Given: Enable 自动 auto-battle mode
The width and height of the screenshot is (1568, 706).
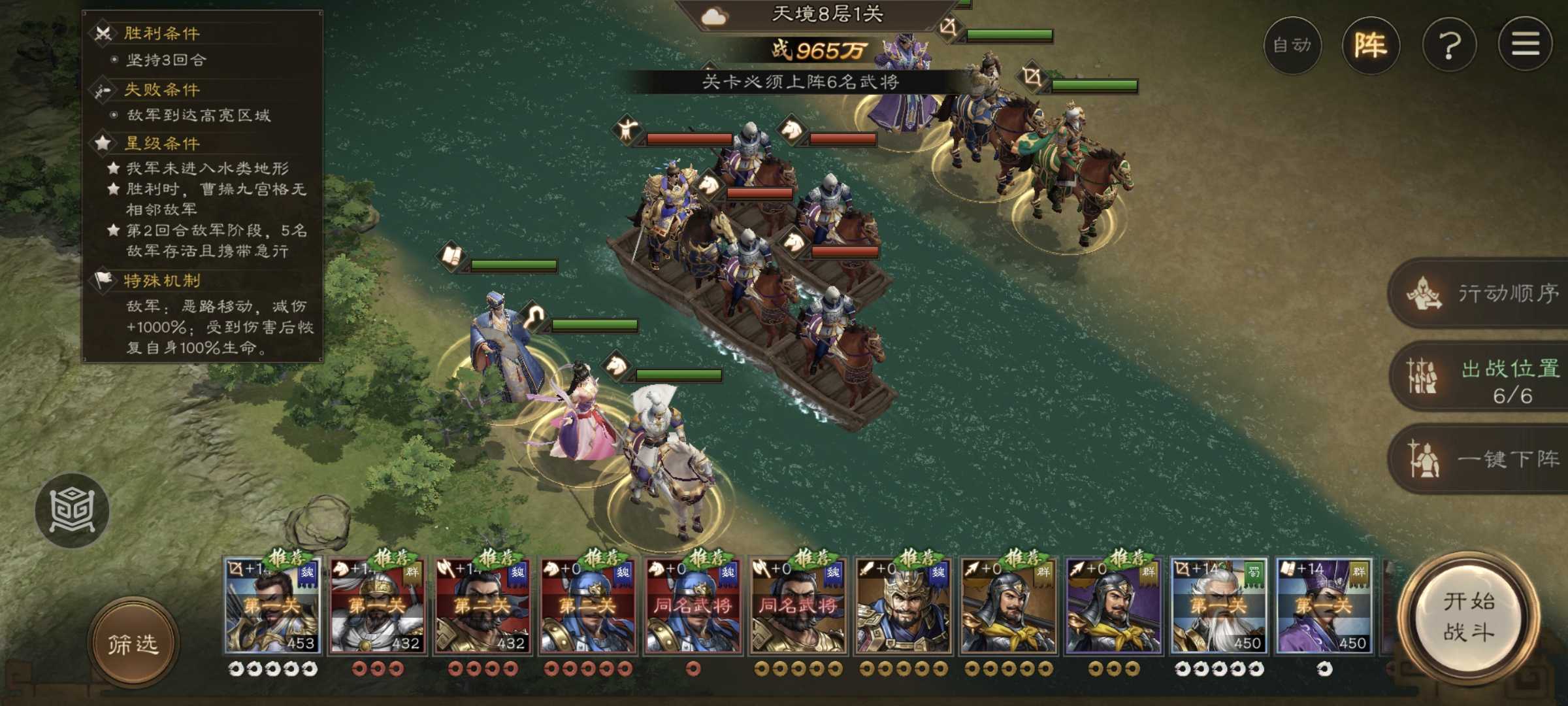Looking at the screenshot, I should [1292, 46].
